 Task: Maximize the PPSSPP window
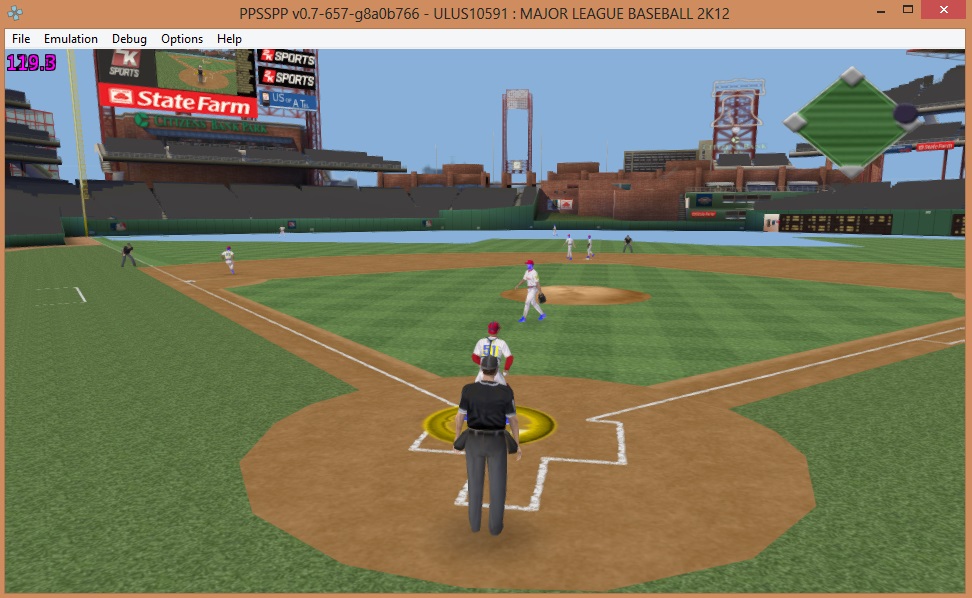click(908, 10)
